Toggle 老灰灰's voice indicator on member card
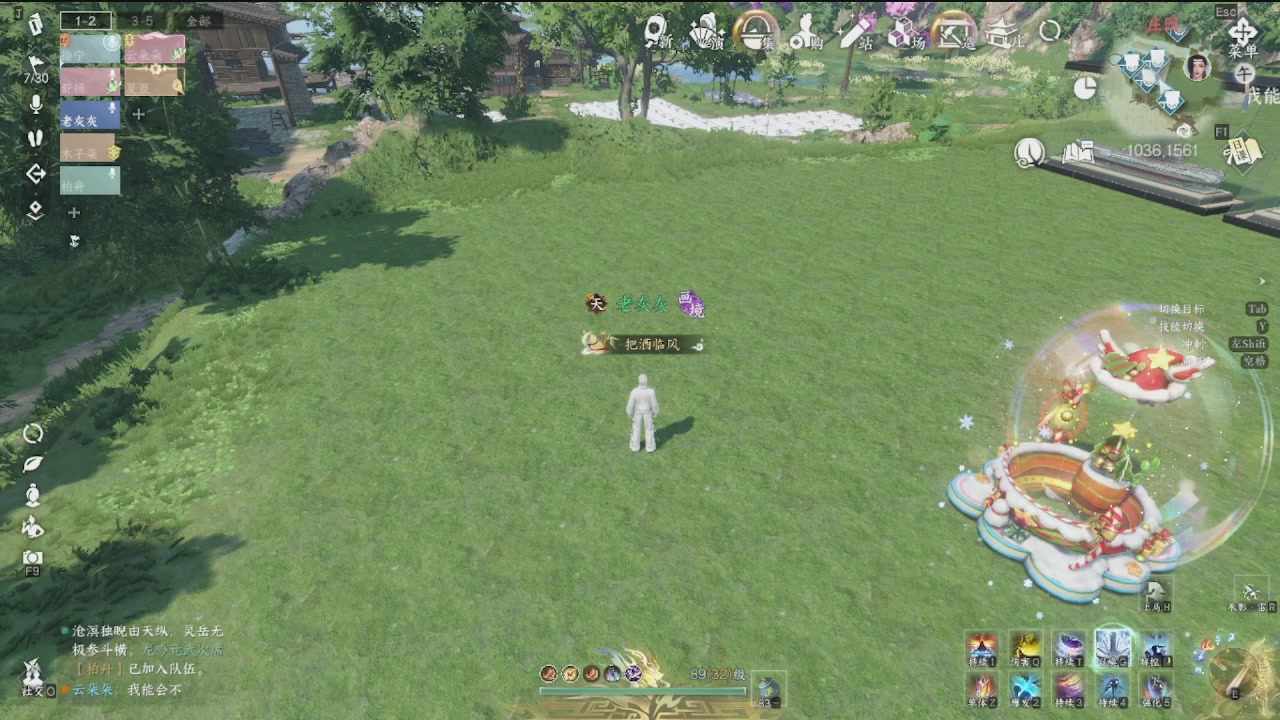Image resolution: width=1280 pixels, height=720 pixels. pos(112,108)
